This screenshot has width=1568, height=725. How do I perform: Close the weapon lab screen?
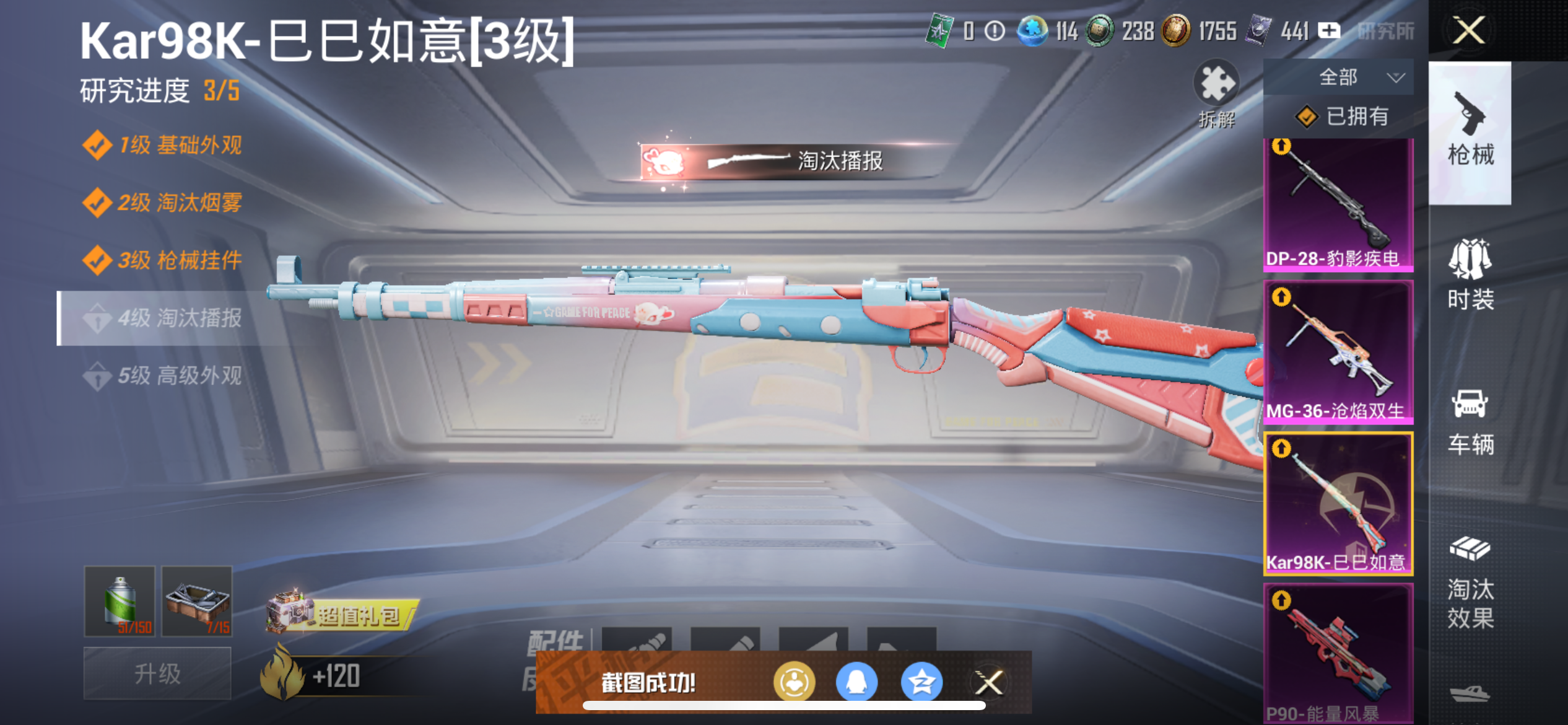pyautogui.click(x=1468, y=30)
